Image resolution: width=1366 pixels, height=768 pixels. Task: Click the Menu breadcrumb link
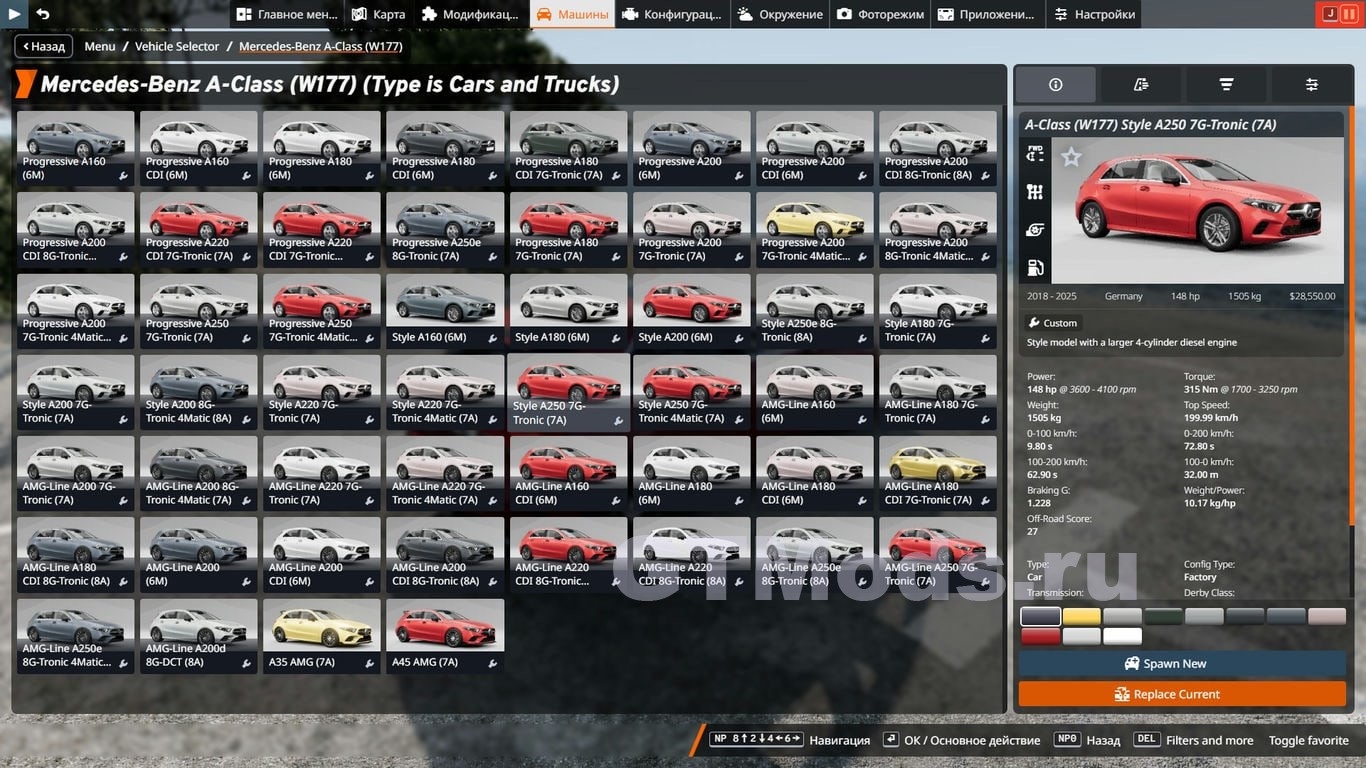[x=100, y=46]
